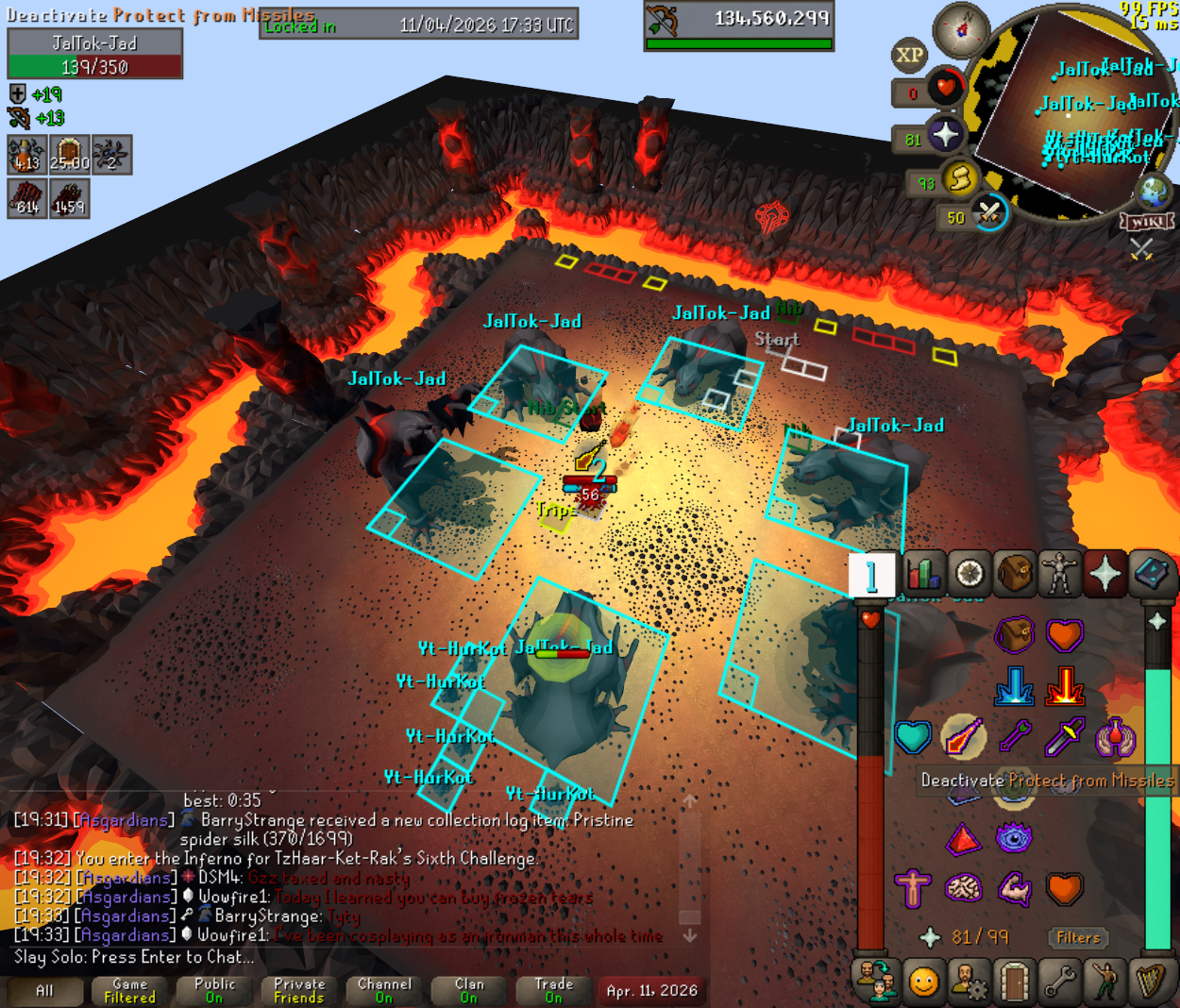Open the skills bar-chart tab
Screen dimensions: 1180x1008
coord(924,573)
